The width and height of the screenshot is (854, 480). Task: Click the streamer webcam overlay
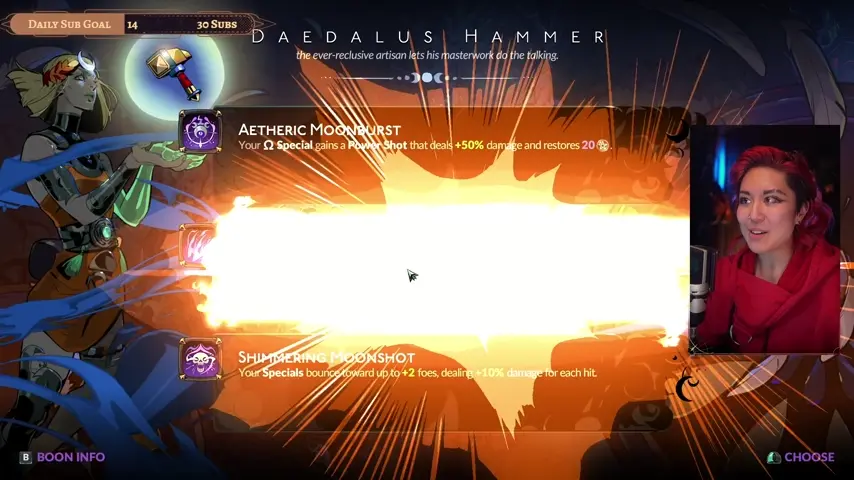coord(768,238)
